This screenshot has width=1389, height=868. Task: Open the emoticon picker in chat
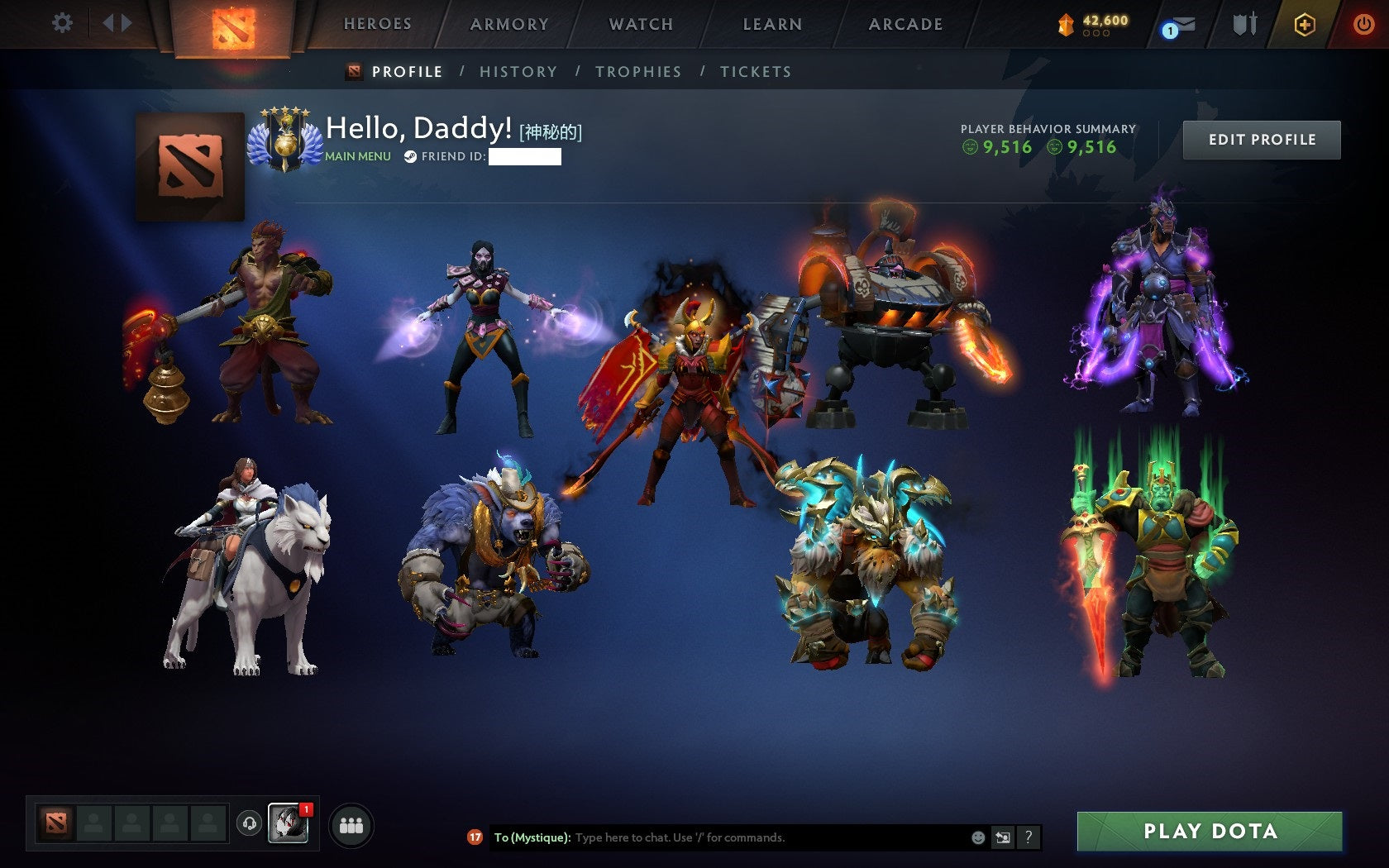979,837
